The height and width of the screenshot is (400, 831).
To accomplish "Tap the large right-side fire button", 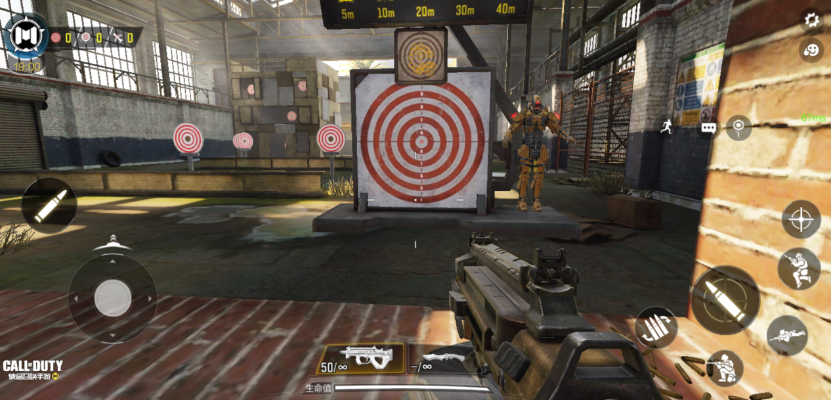I will click(724, 300).
